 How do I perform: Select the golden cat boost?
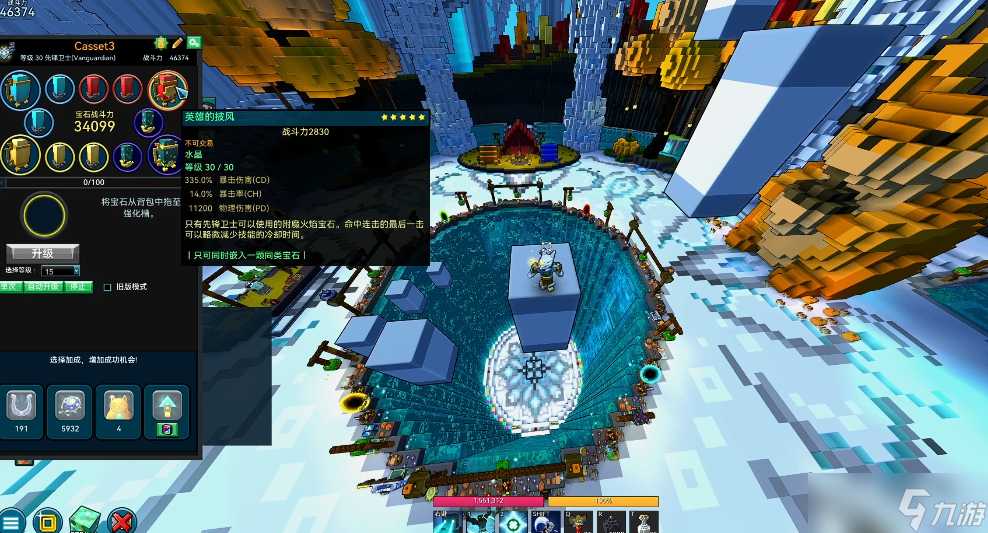pos(118,405)
